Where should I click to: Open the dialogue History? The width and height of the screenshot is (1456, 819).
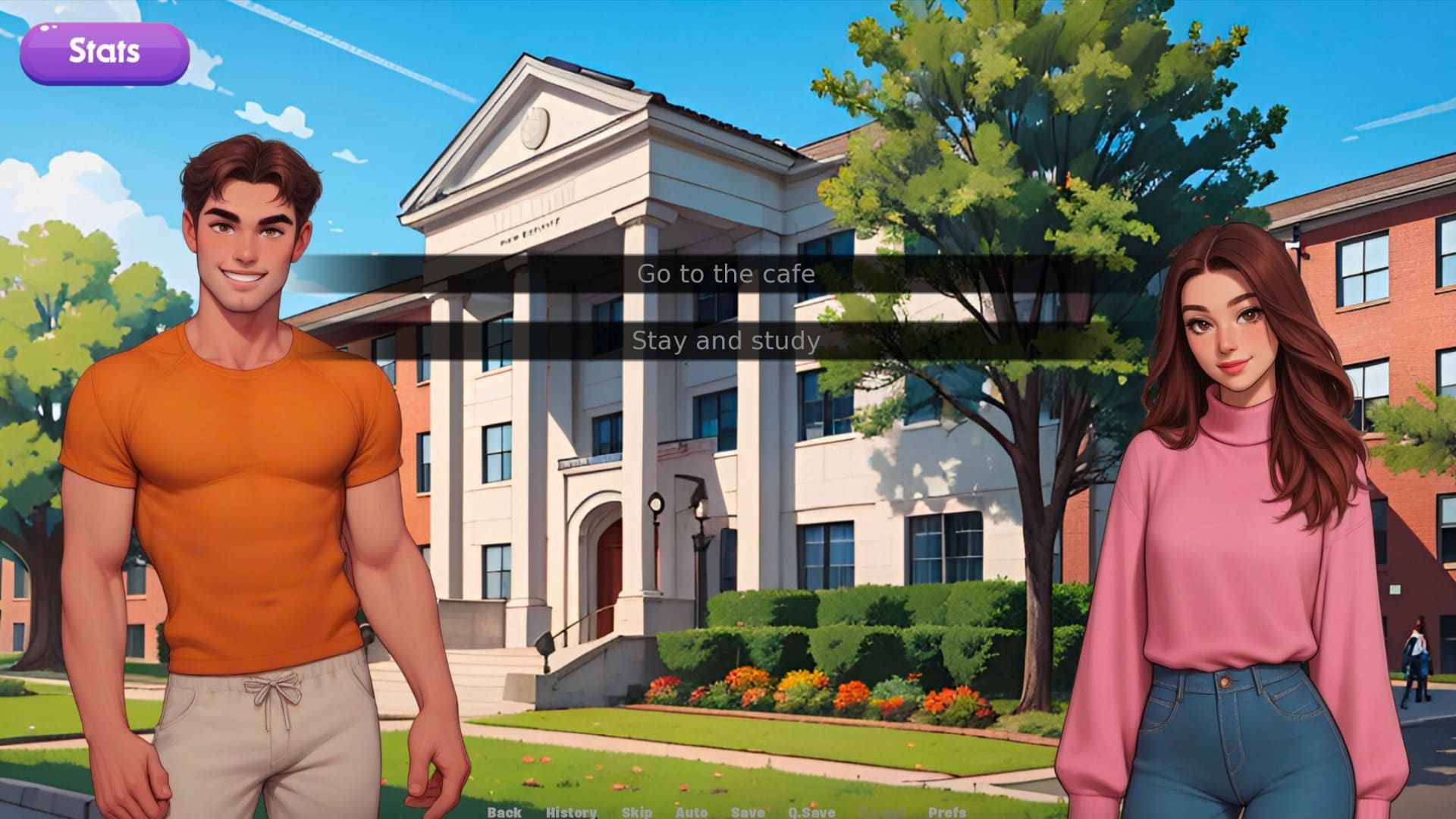tap(571, 811)
